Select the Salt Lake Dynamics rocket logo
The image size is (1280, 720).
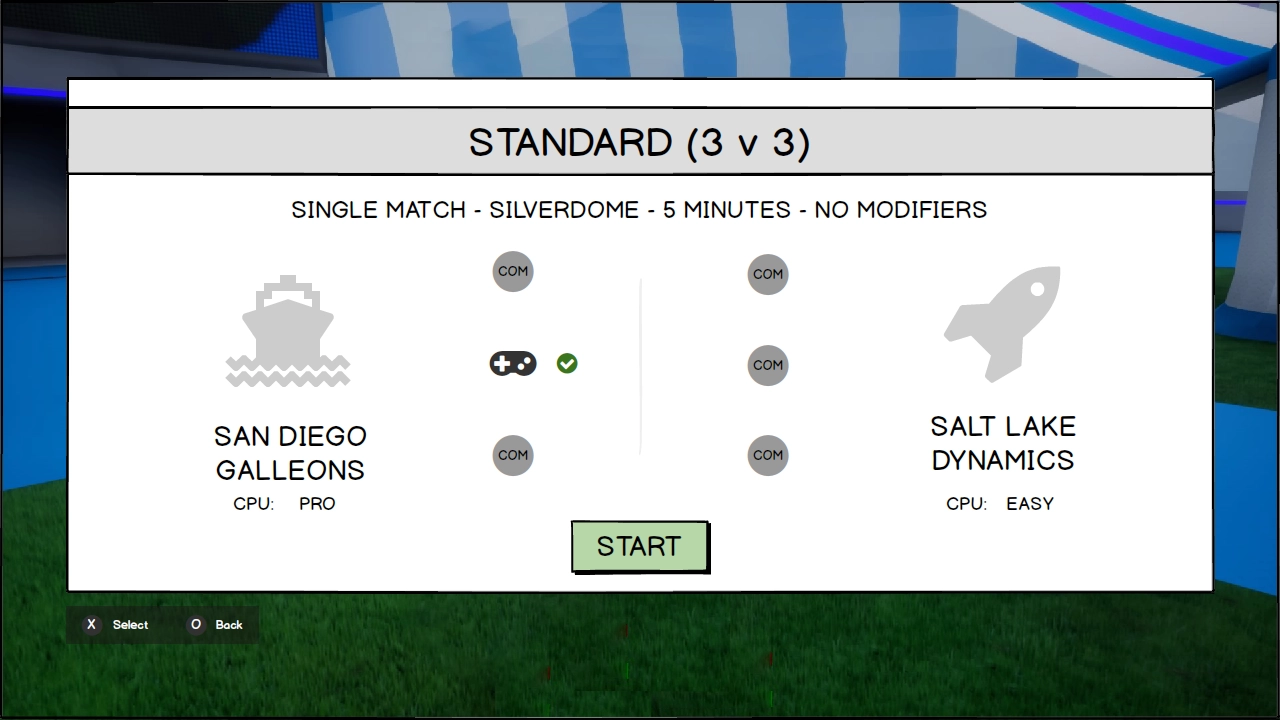click(1002, 323)
